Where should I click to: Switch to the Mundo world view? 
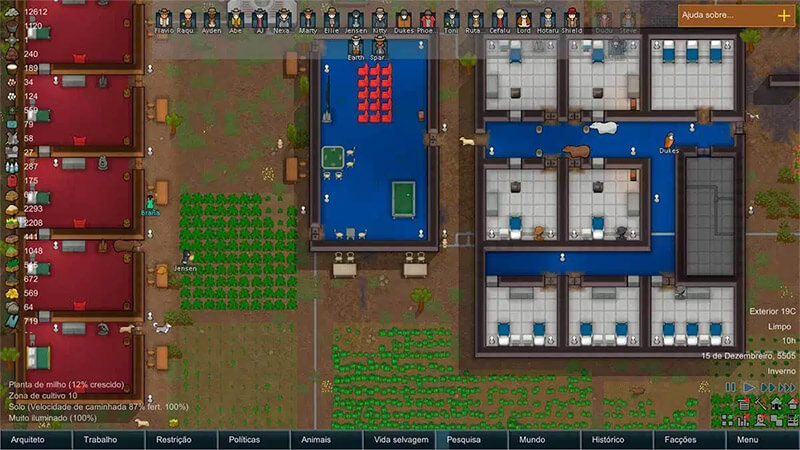tap(534, 440)
